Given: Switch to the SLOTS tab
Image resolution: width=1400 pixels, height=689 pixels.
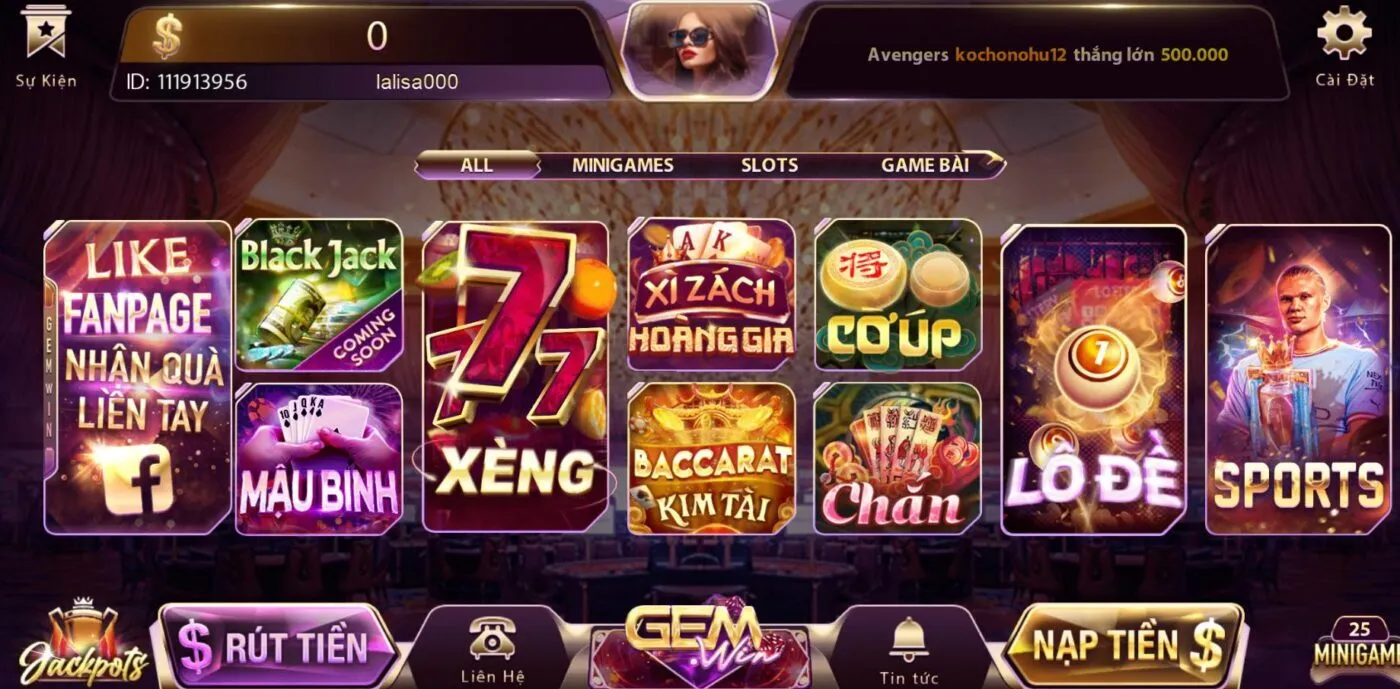Looking at the screenshot, I should [x=769, y=165].
